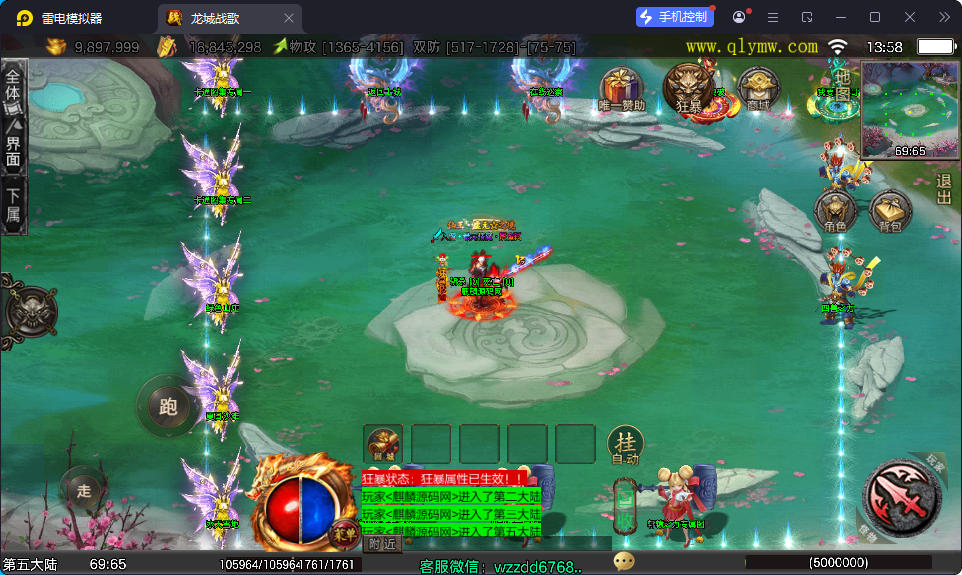Screen dimensions: 962x575
Task: Select the 附近 nearby chat channel
Action: tap(382, 544)
